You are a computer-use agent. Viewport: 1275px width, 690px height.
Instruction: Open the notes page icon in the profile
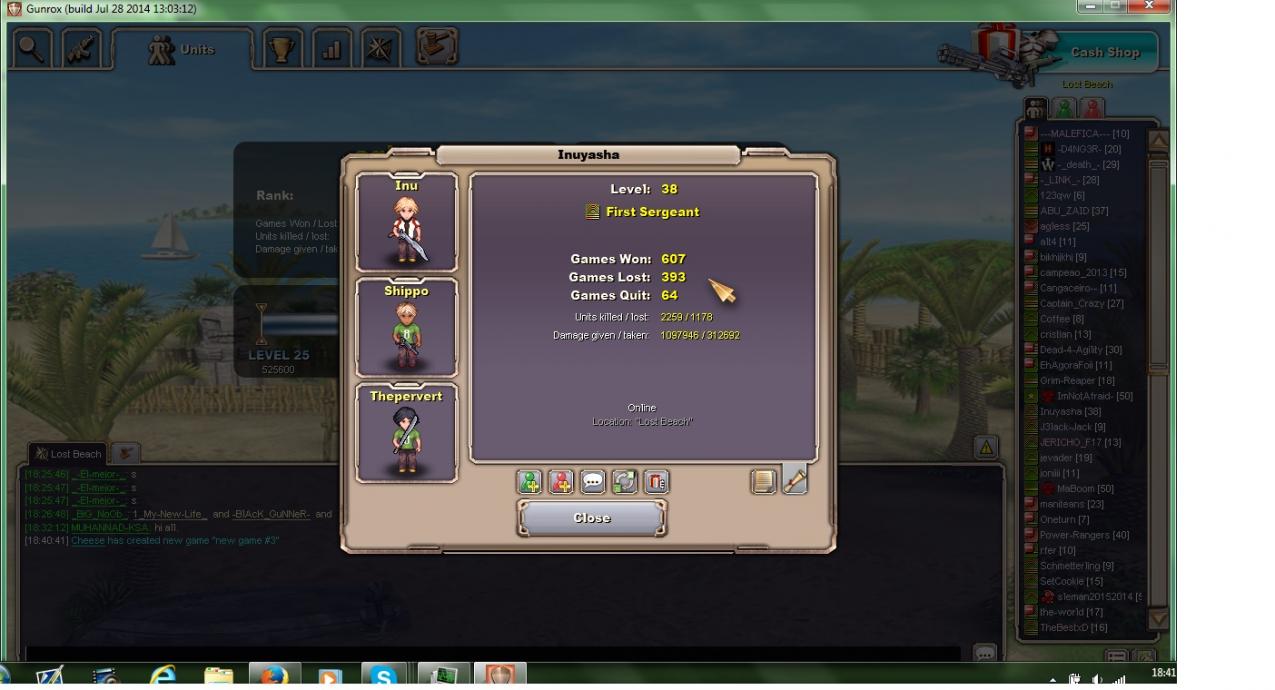coord(763,482)
